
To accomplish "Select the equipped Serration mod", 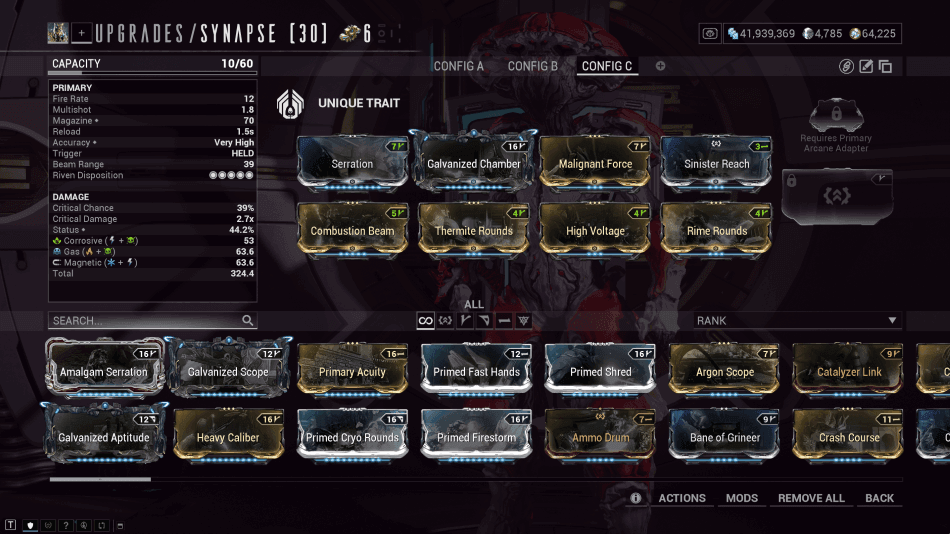I will coord(352,162).
